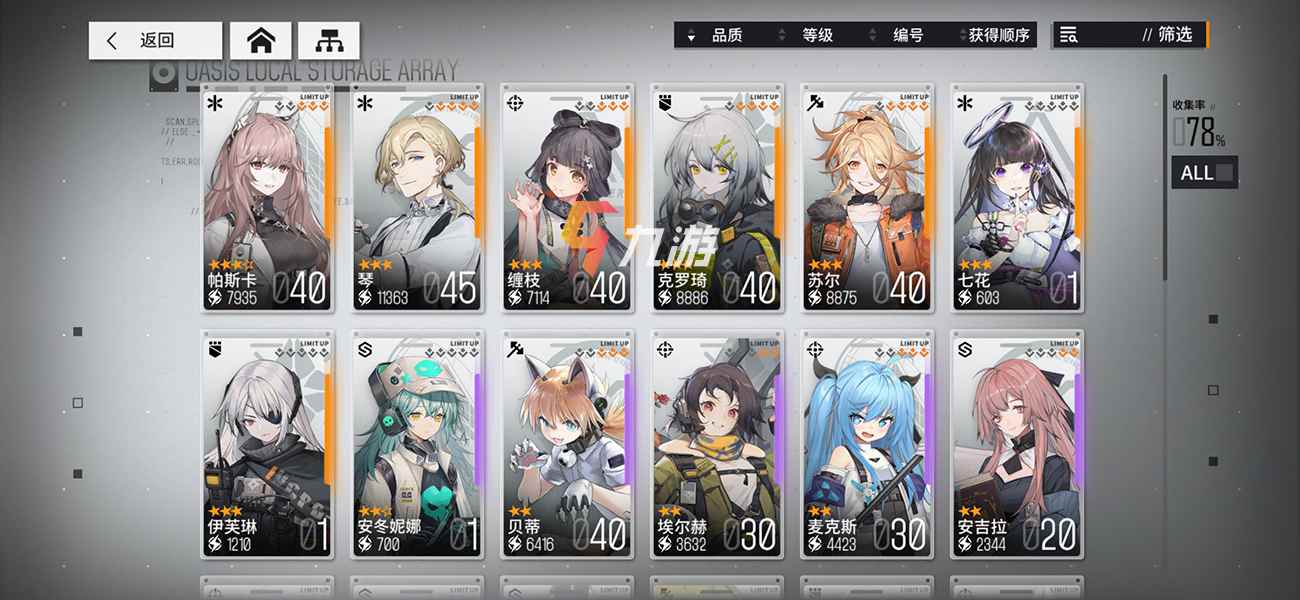
Task: Select the 麦克斯 character card
Action: [x=867, y=444]
